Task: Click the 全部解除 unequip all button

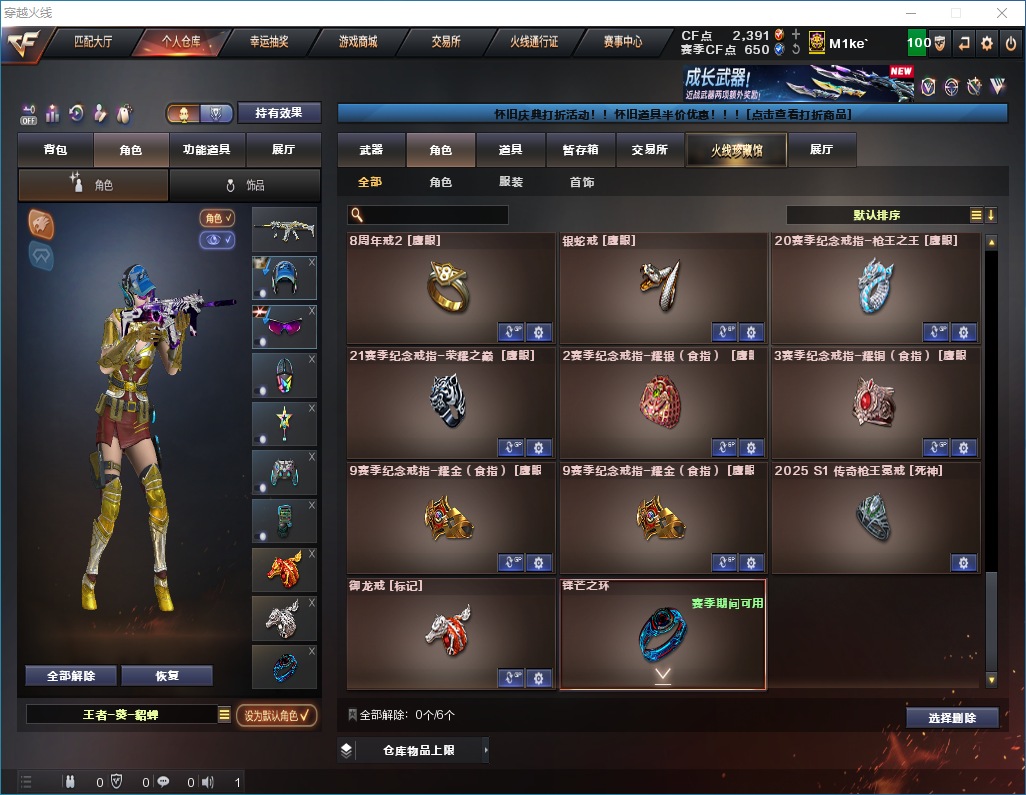Action: tap(71, 675)
